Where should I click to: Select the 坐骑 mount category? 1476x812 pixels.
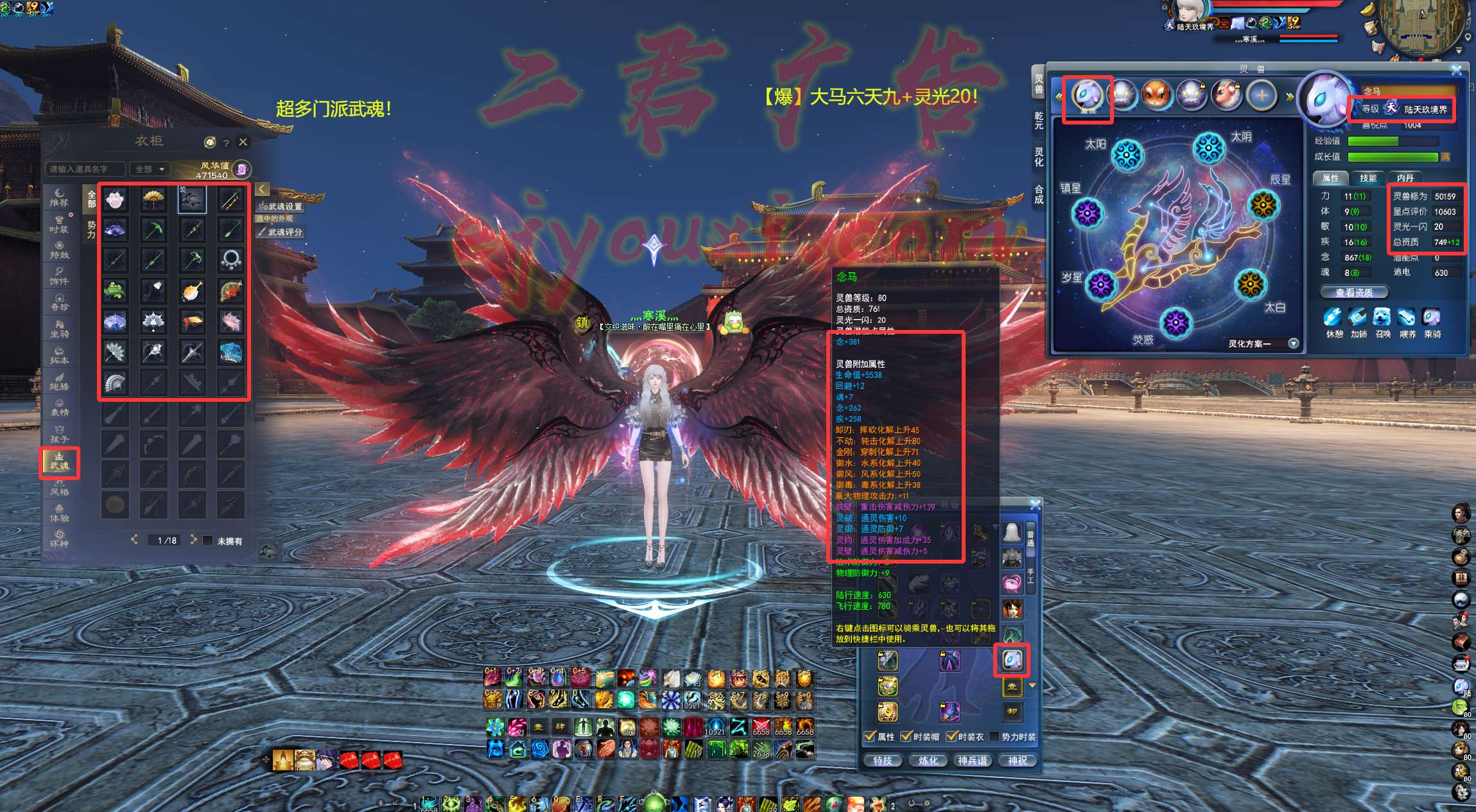tap(59, 329)
